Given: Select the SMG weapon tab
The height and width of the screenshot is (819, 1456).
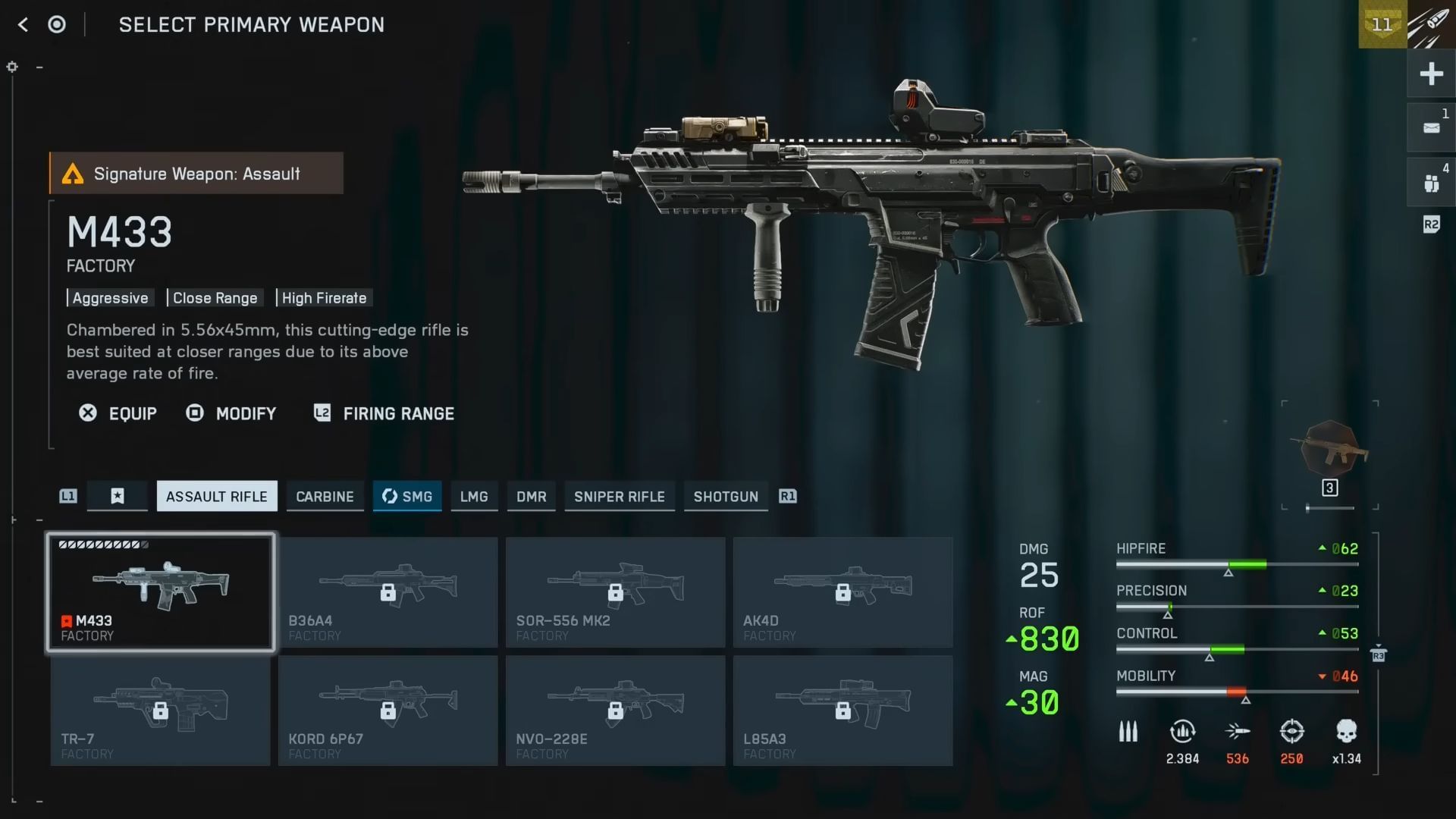Looking at the screenshot, I should [x=407, y=497].
